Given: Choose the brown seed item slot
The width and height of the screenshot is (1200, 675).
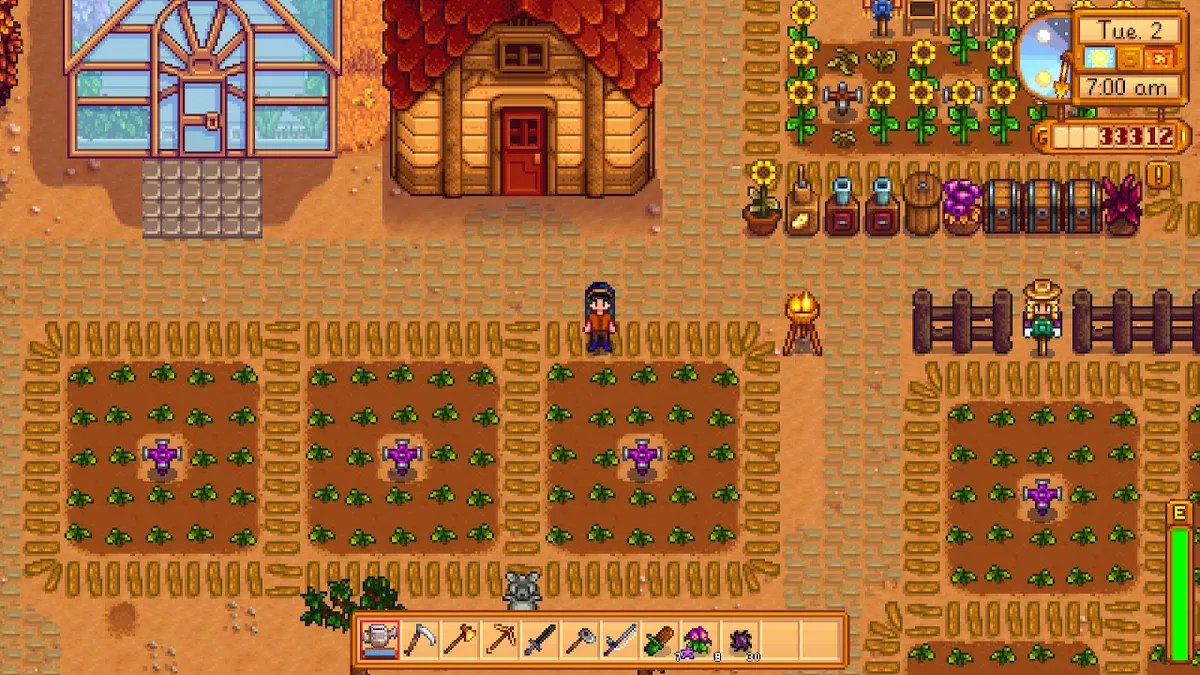Looking at the screenshot, I should pyautogui.click(x=659, y=639).
